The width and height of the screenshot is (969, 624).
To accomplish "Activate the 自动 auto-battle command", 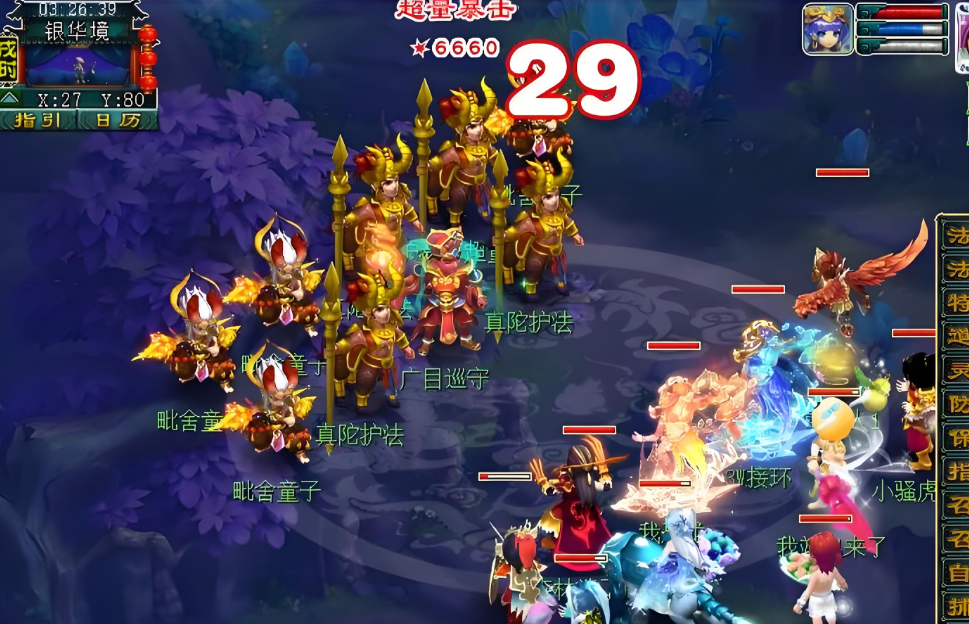I will [957, 573].
